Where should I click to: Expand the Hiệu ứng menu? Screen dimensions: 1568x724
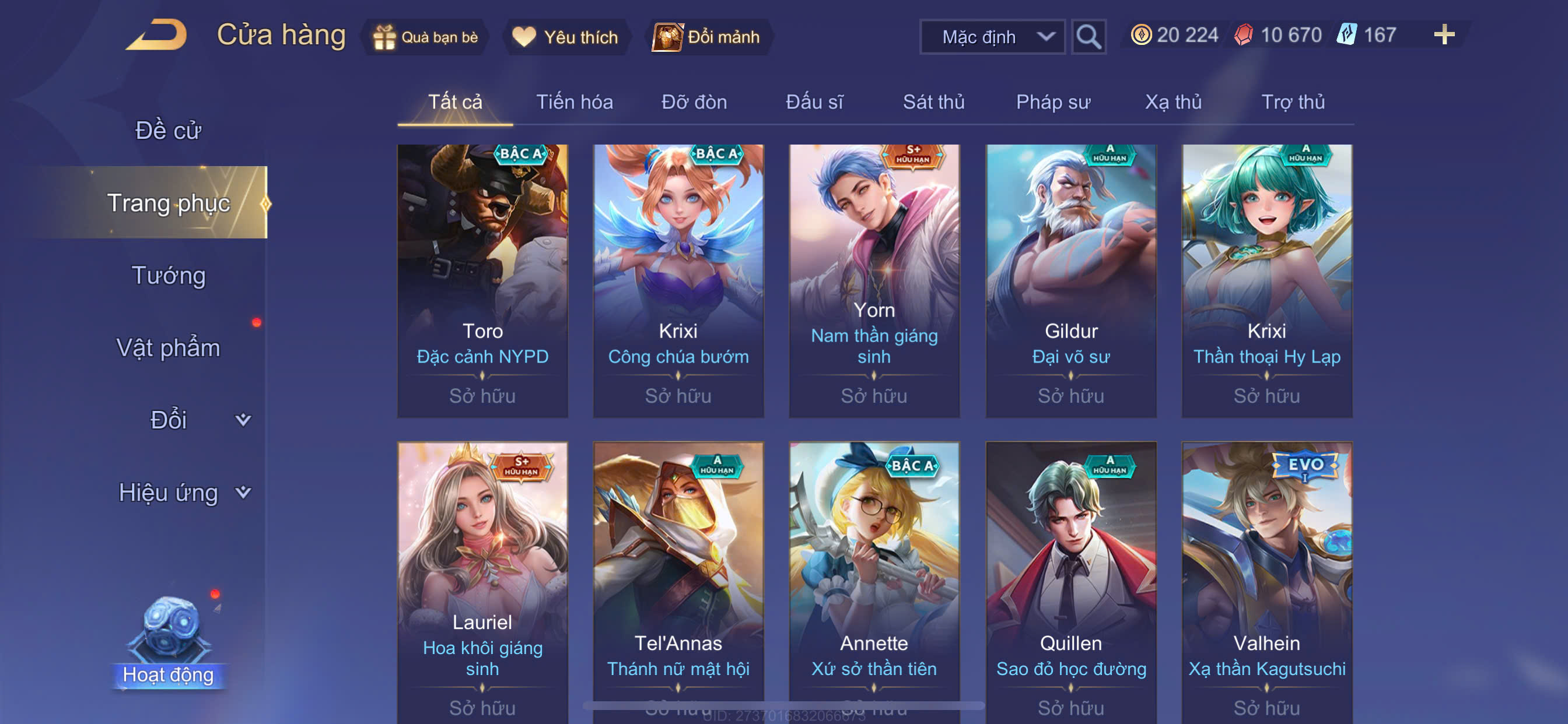pos(183,492)
